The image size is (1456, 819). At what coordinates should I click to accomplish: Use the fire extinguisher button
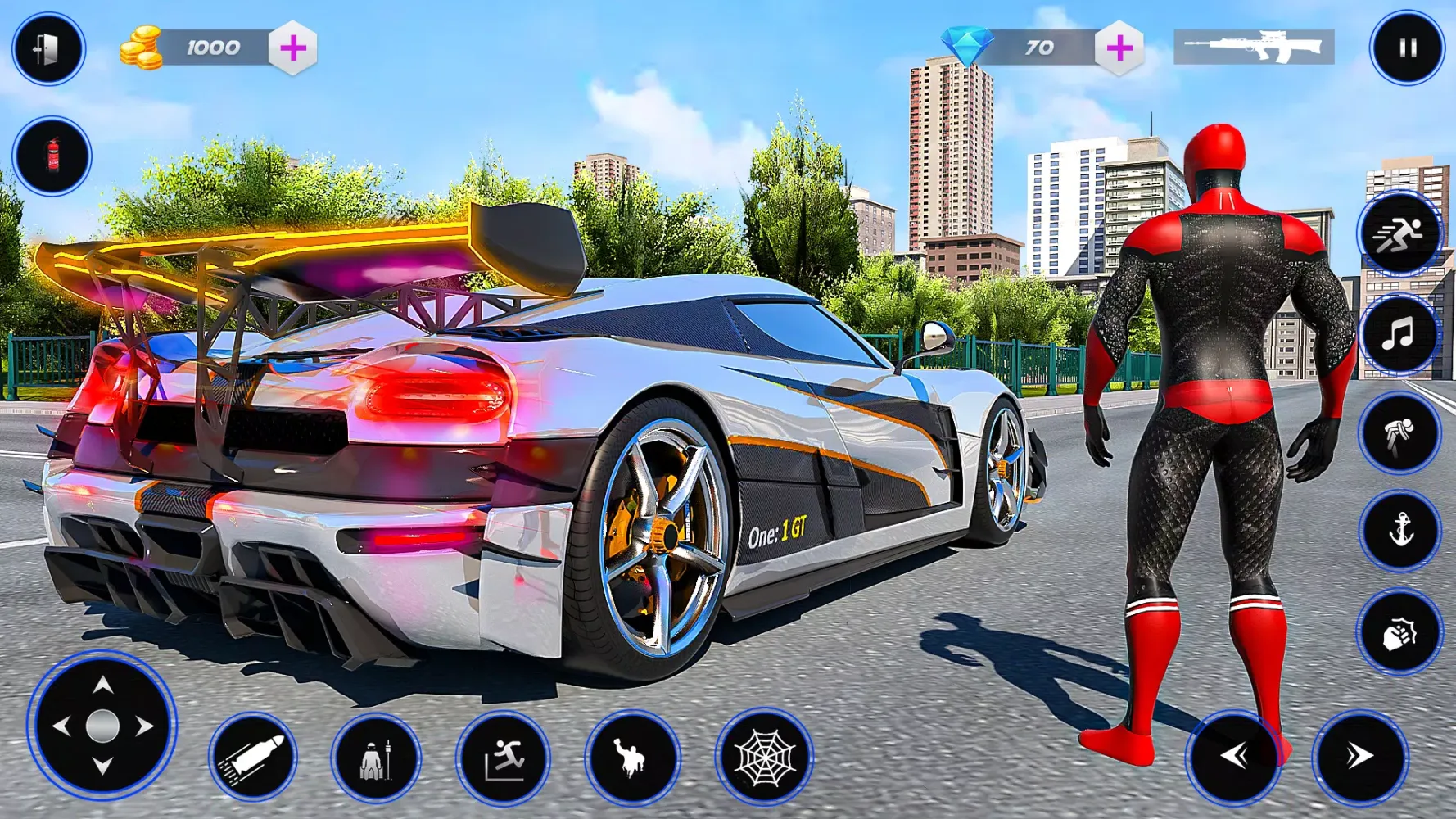pos(52,156)
